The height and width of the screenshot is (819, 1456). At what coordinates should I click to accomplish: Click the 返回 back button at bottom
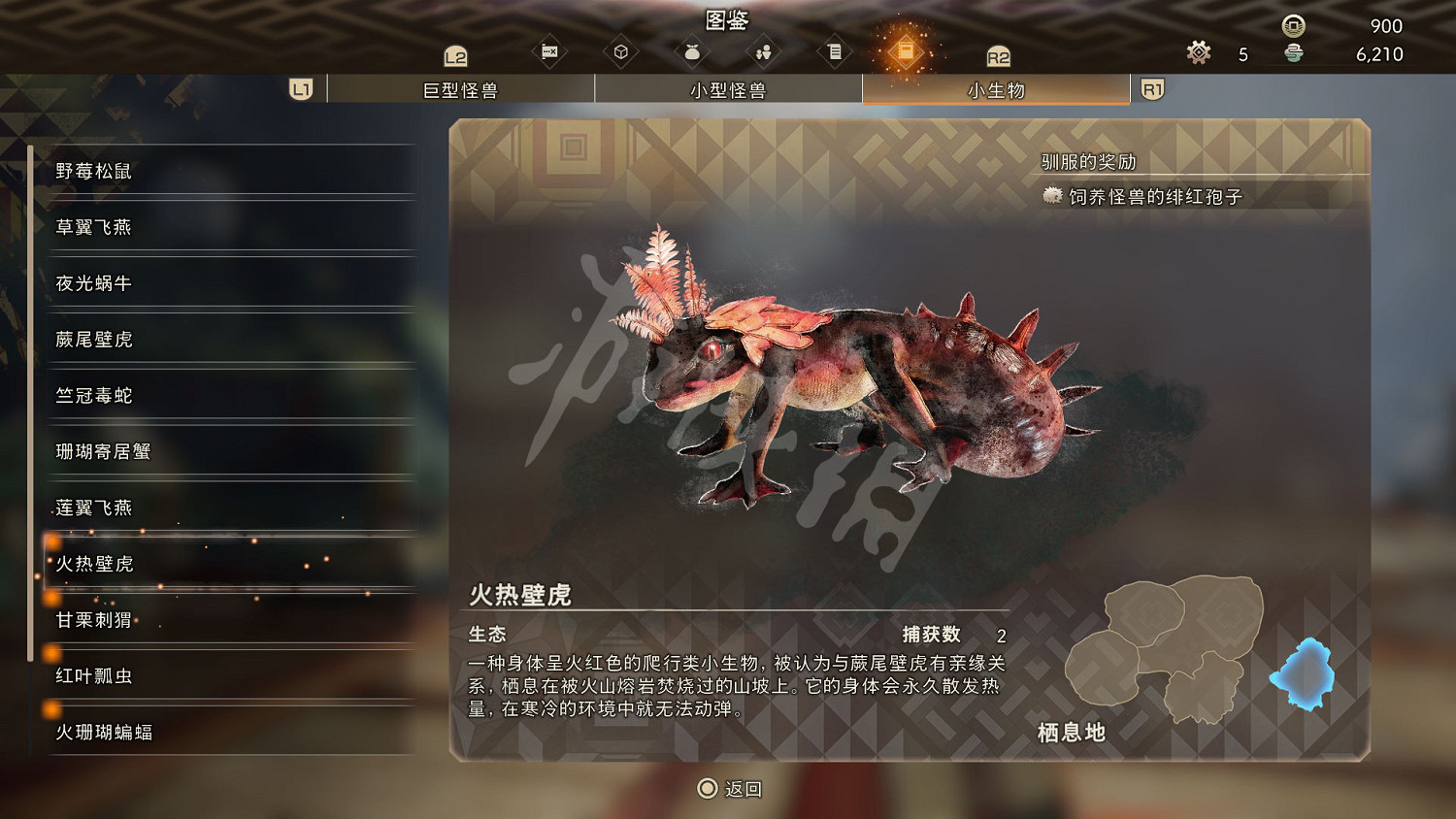pos(728,789)
